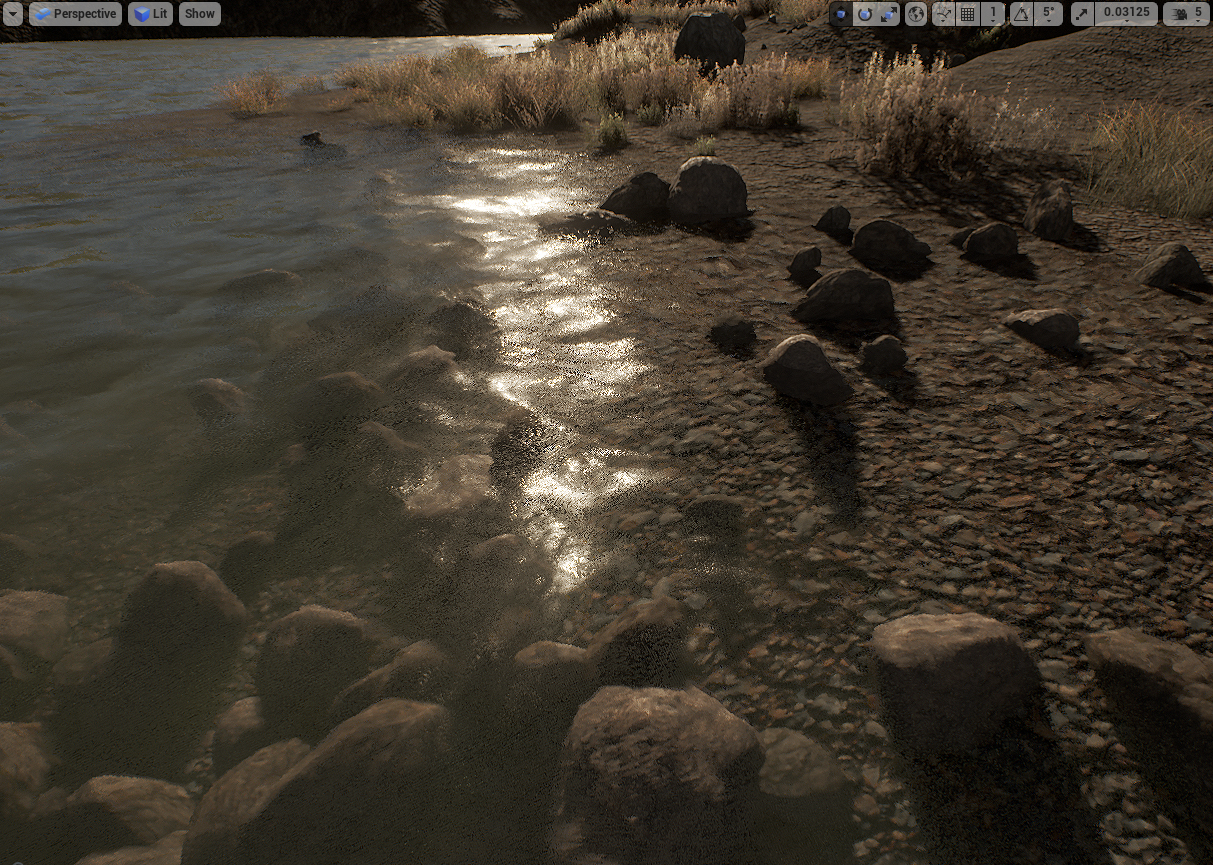This screenshot has height=865, width=1213.
Task: Open the viewport options dropdown arrow
Action: click(12, 14)
